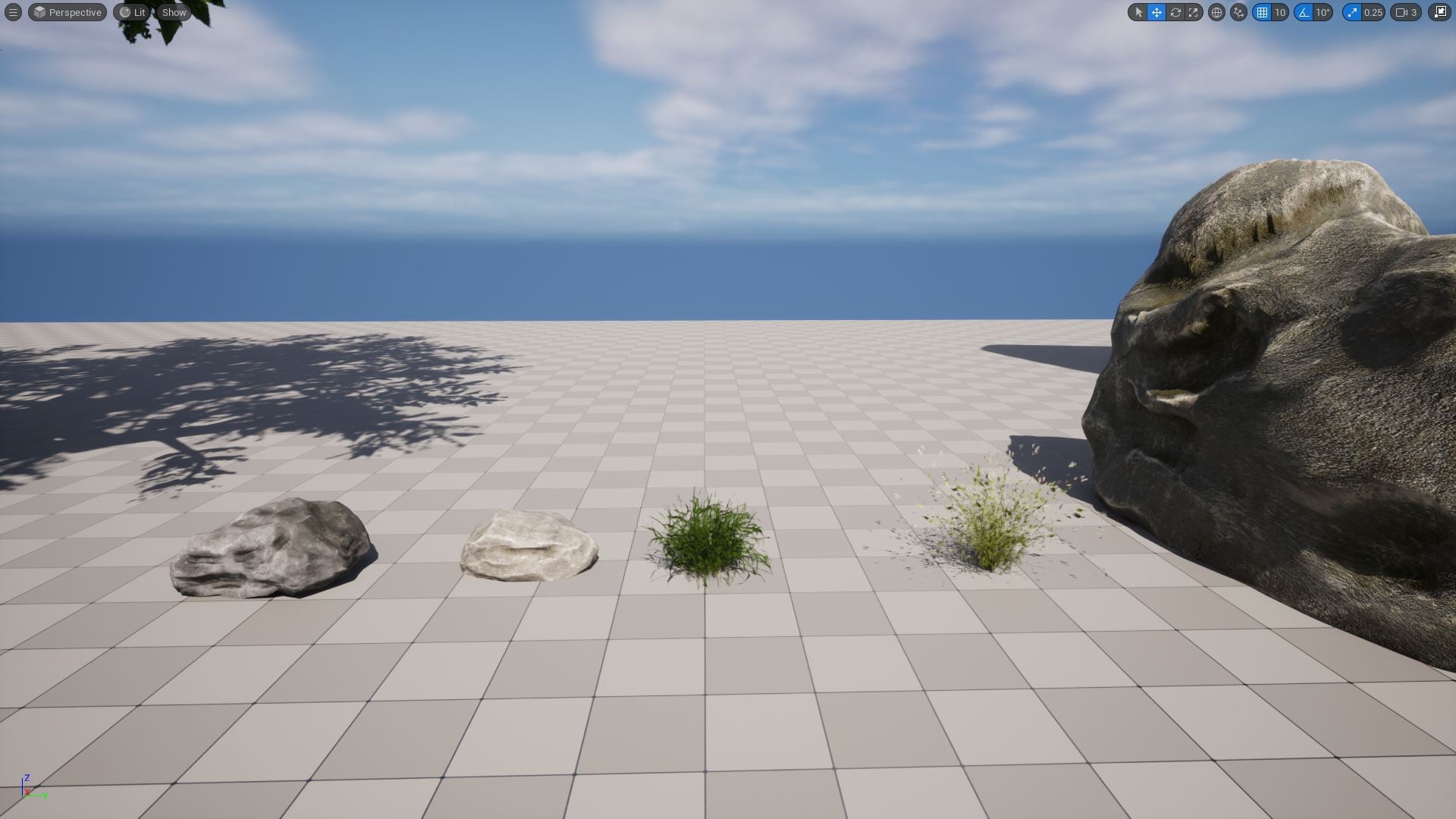Change the rotation snap angle from 10 degrees

click(1323, 12)
